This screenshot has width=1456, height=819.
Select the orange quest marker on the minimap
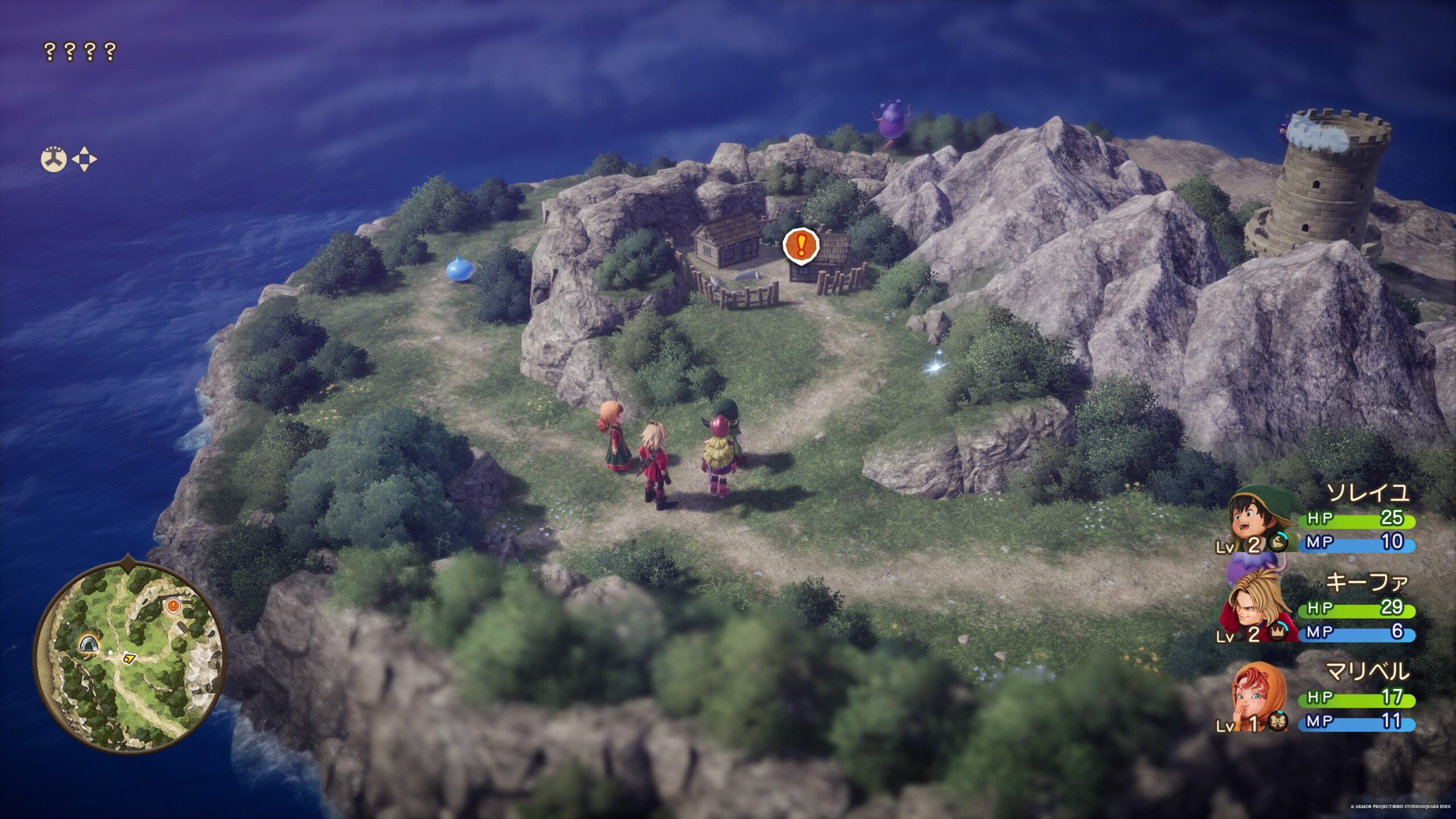[172, 606]
